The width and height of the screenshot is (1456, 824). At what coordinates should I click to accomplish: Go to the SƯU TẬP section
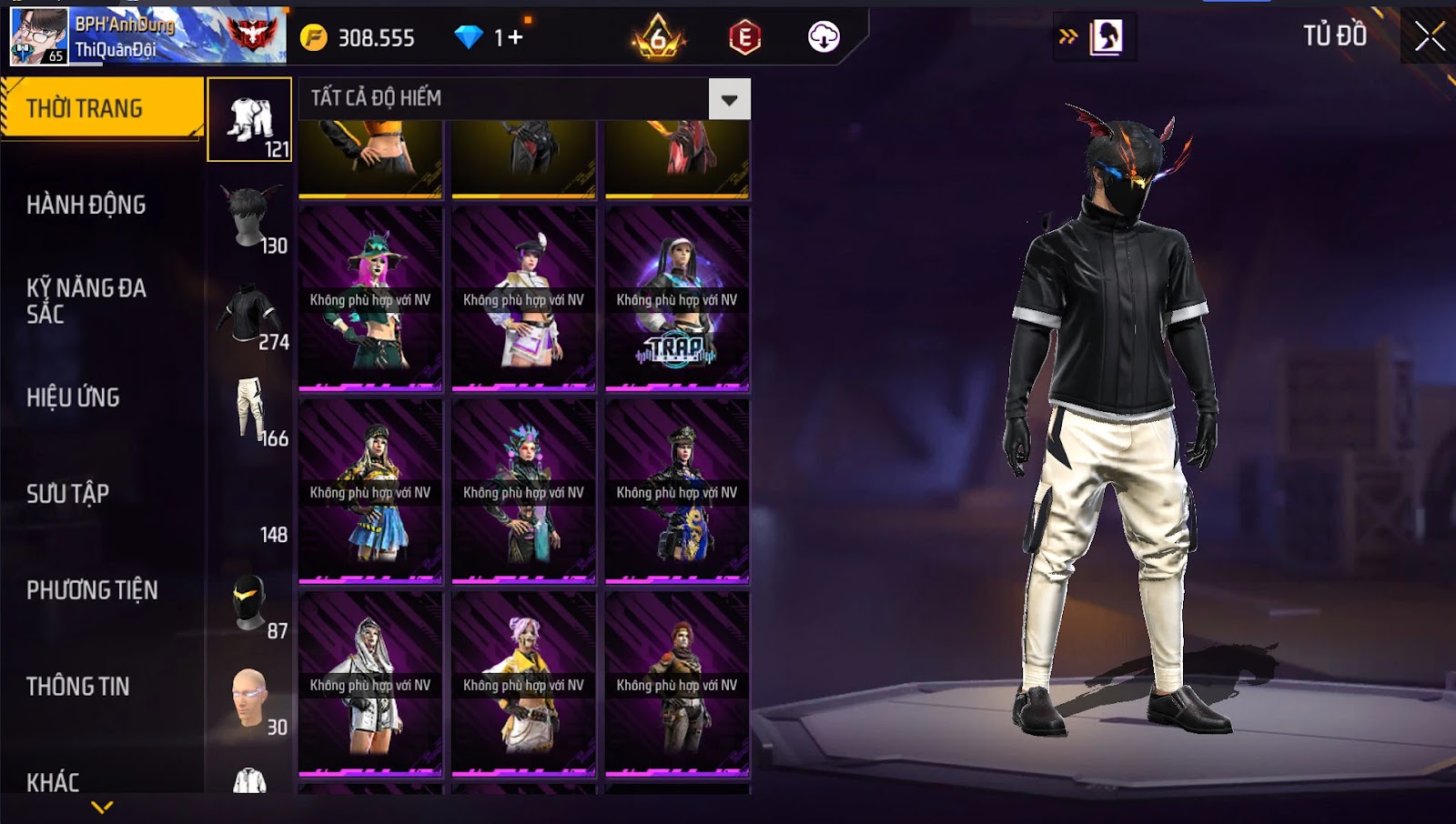pyautogui.click(x=67, y=494)
